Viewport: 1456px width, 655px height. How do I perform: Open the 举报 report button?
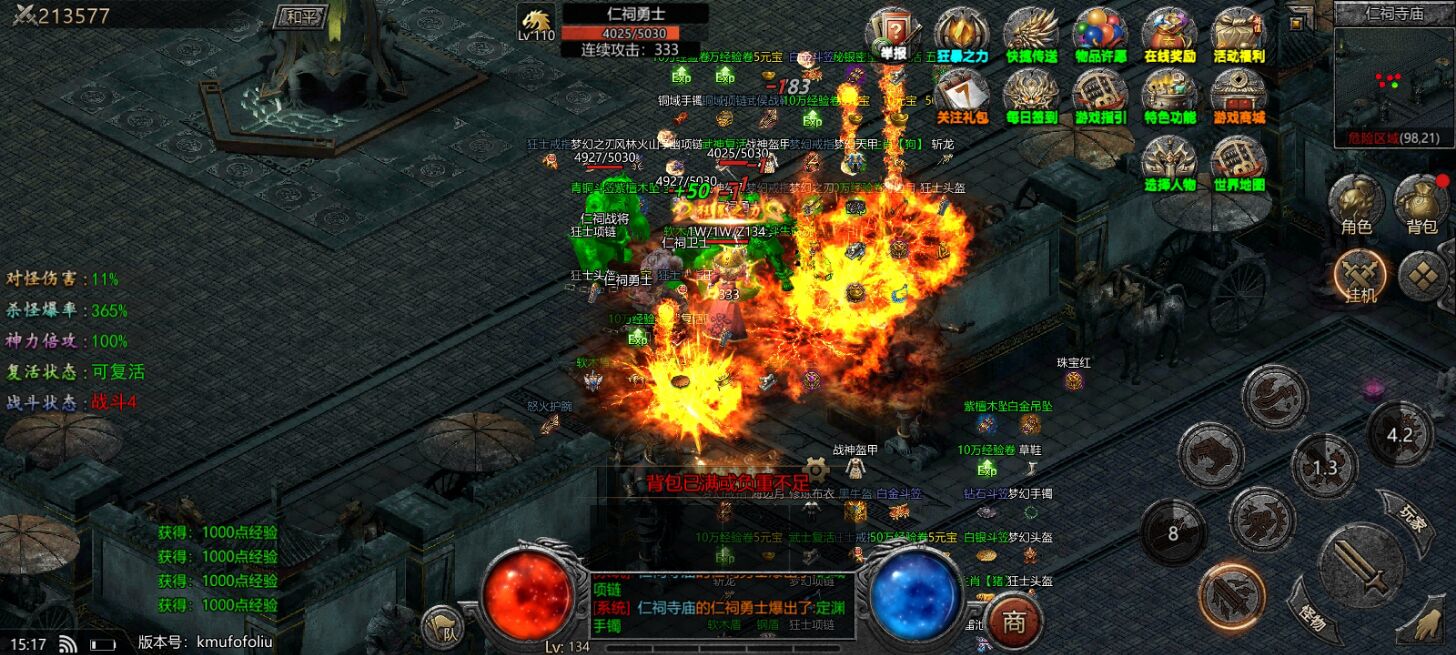pos(891,35)
